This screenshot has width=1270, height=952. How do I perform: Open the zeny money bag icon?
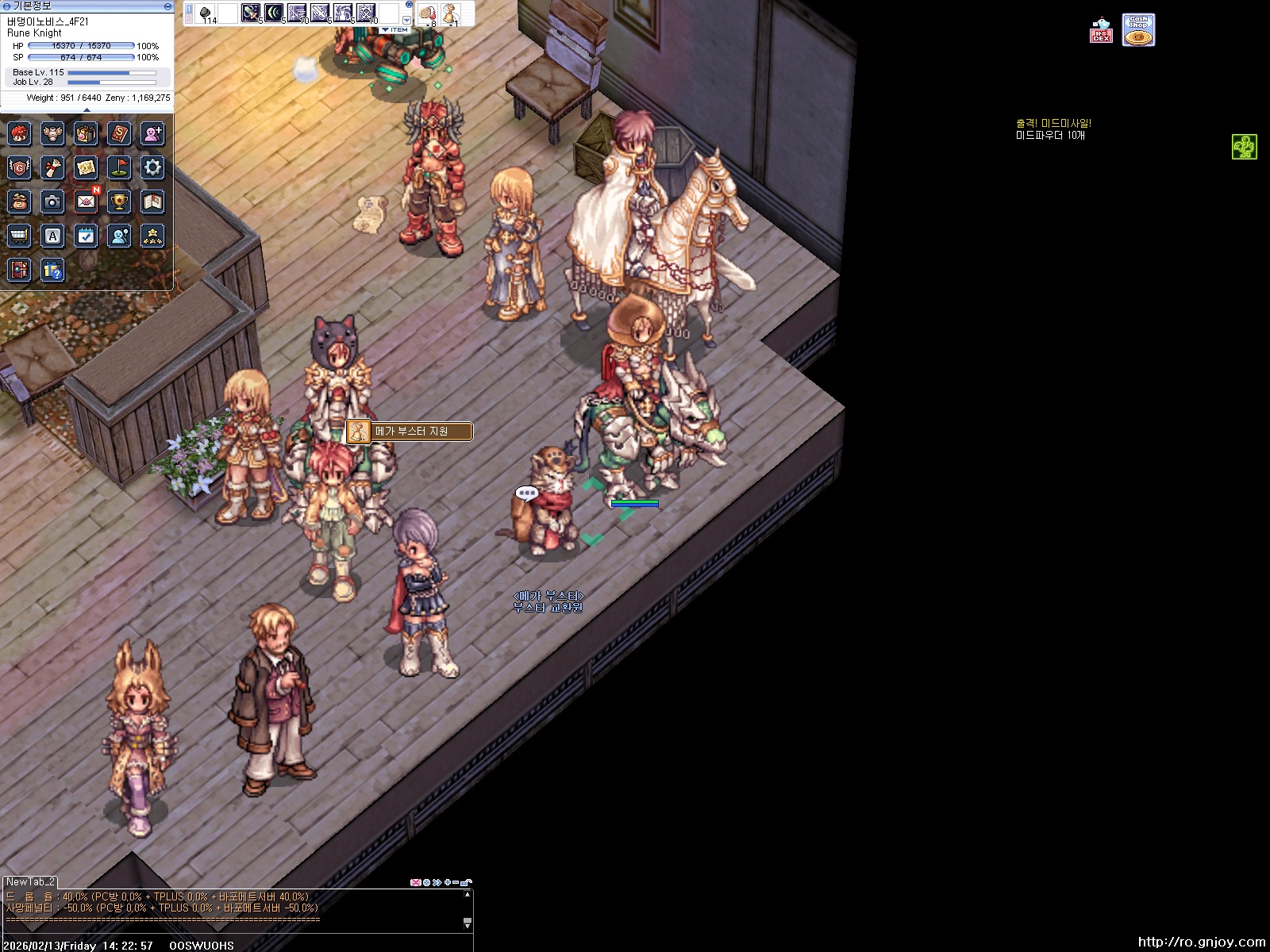[19, 202]
